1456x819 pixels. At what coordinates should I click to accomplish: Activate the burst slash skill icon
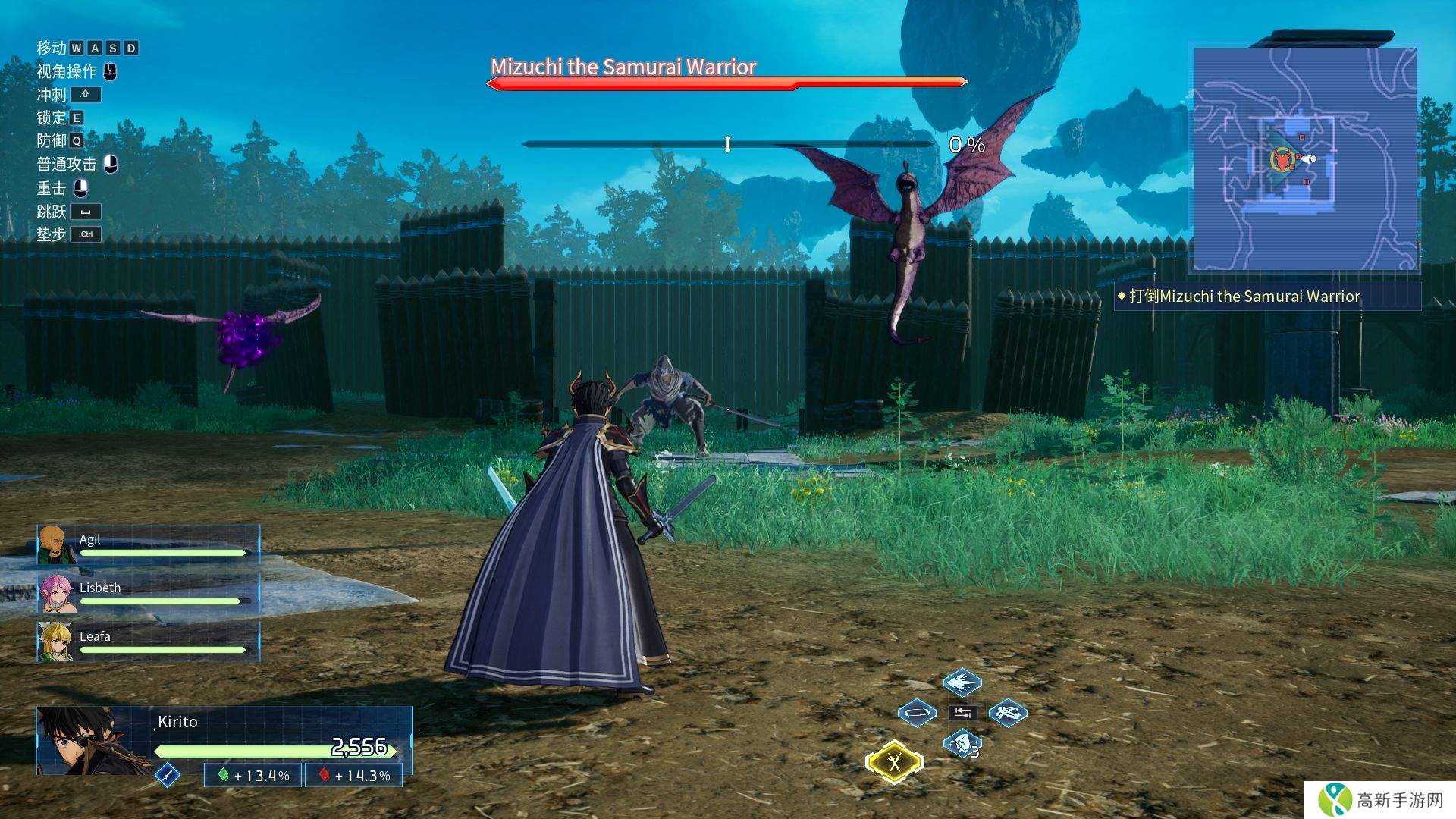tap(962, 682)
